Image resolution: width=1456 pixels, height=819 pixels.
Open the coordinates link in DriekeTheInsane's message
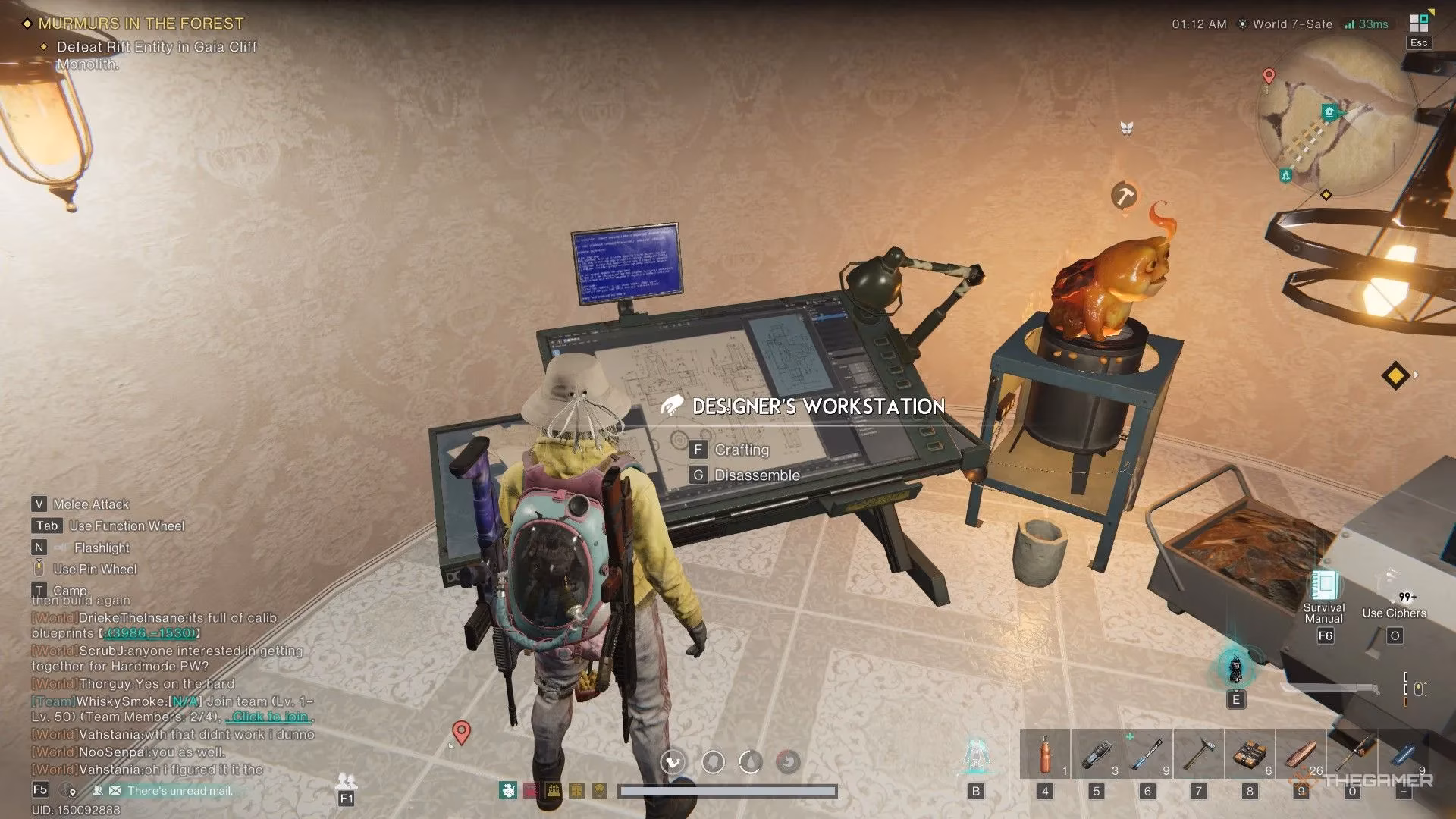click(x=150, y=633)
